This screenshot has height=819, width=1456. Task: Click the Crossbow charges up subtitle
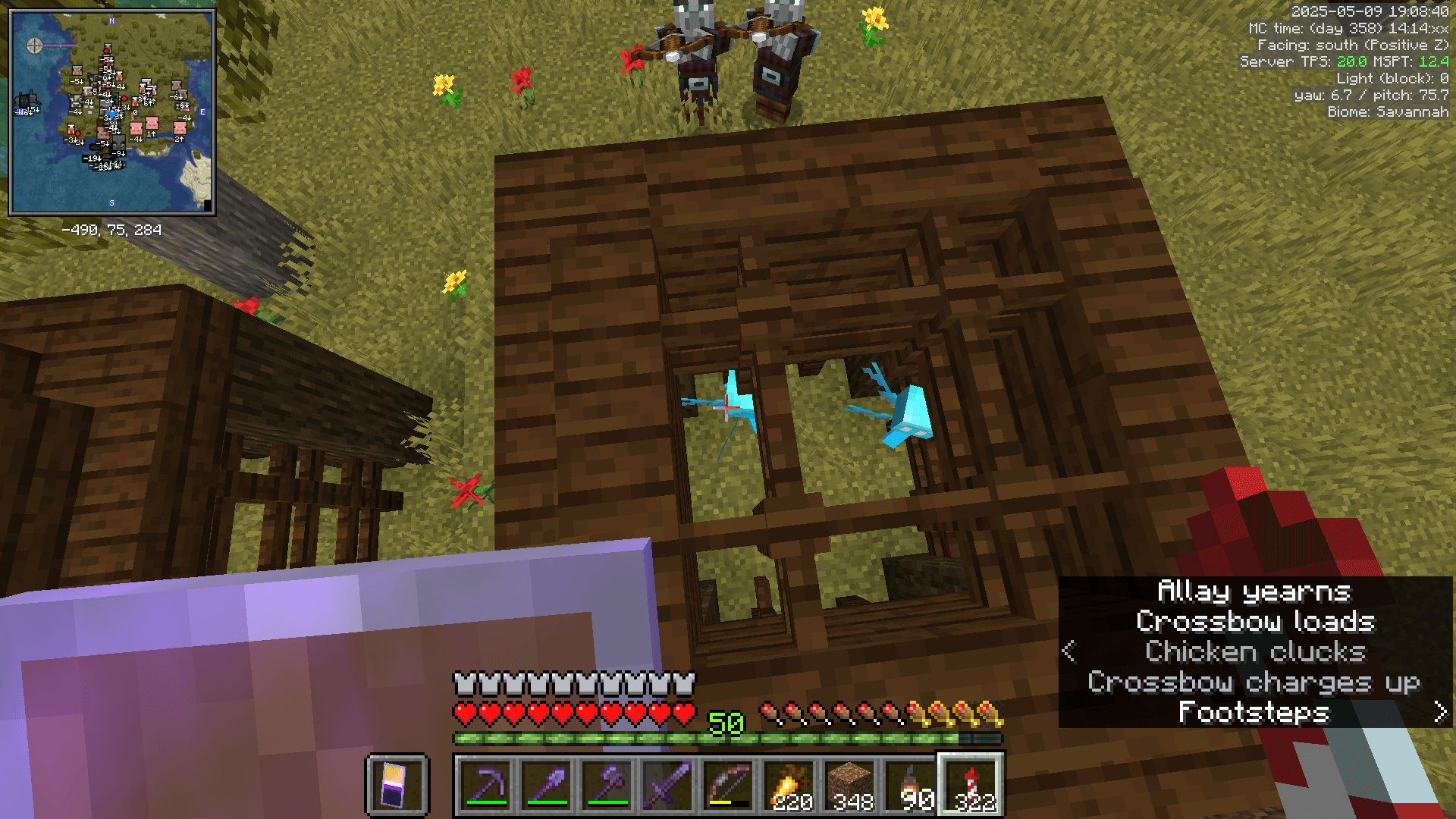point(1255,682)
